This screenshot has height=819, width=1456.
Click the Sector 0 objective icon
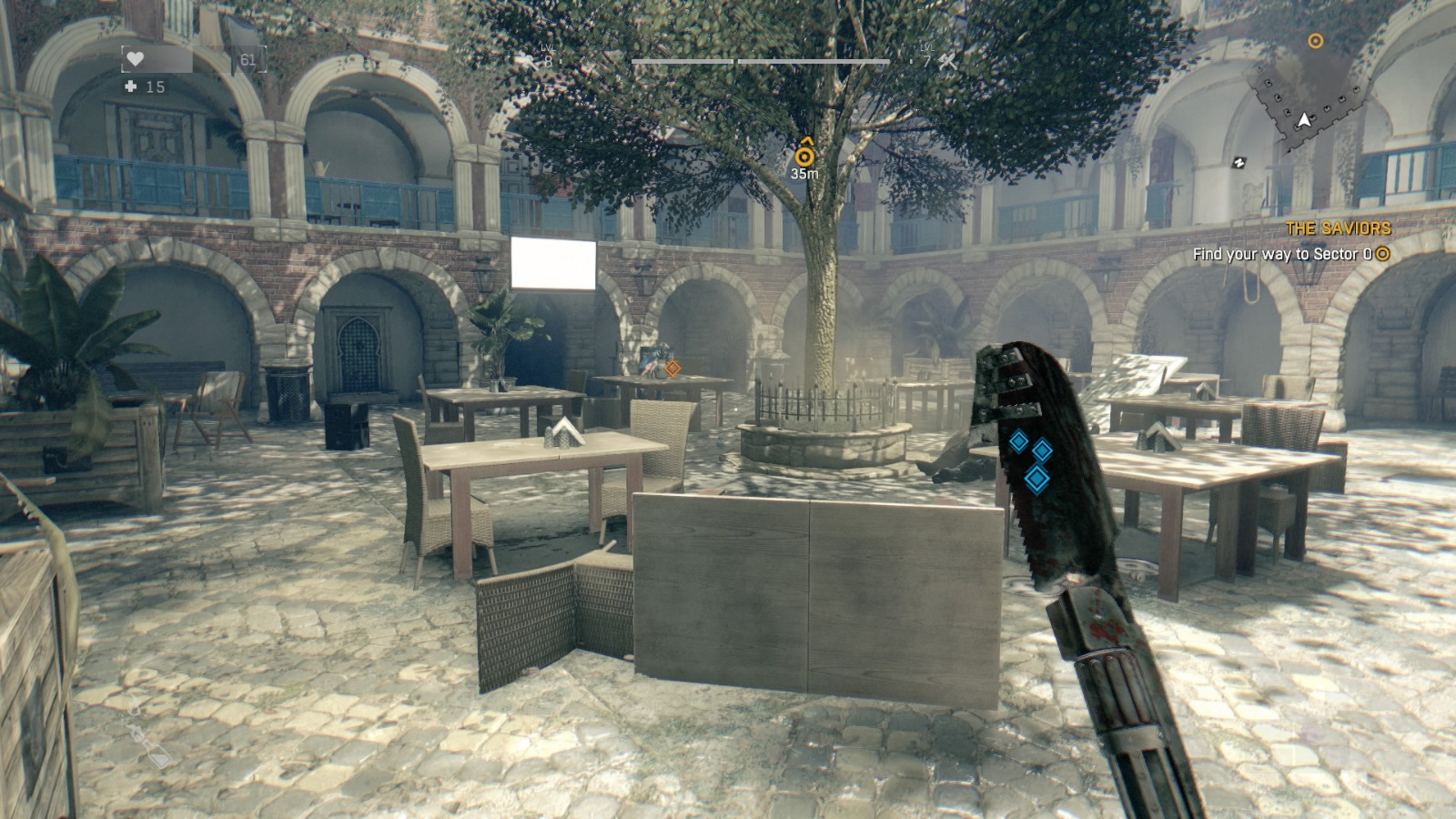(1382, 256)
